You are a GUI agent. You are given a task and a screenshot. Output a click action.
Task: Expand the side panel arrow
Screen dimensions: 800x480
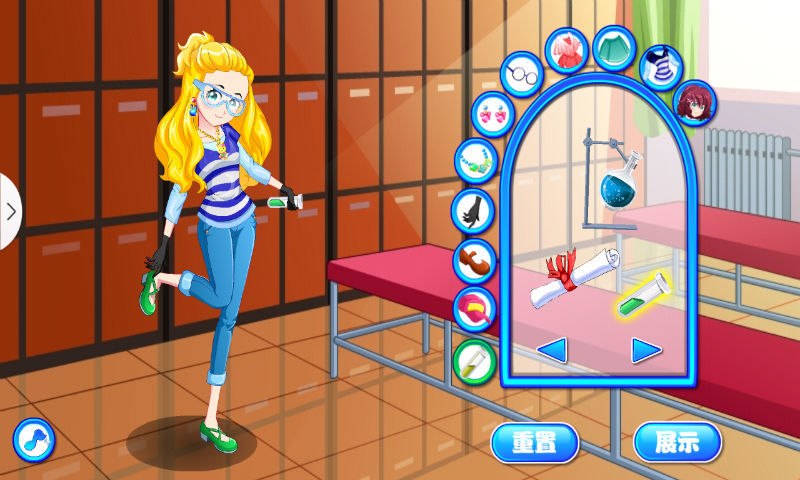pos(10,211)
